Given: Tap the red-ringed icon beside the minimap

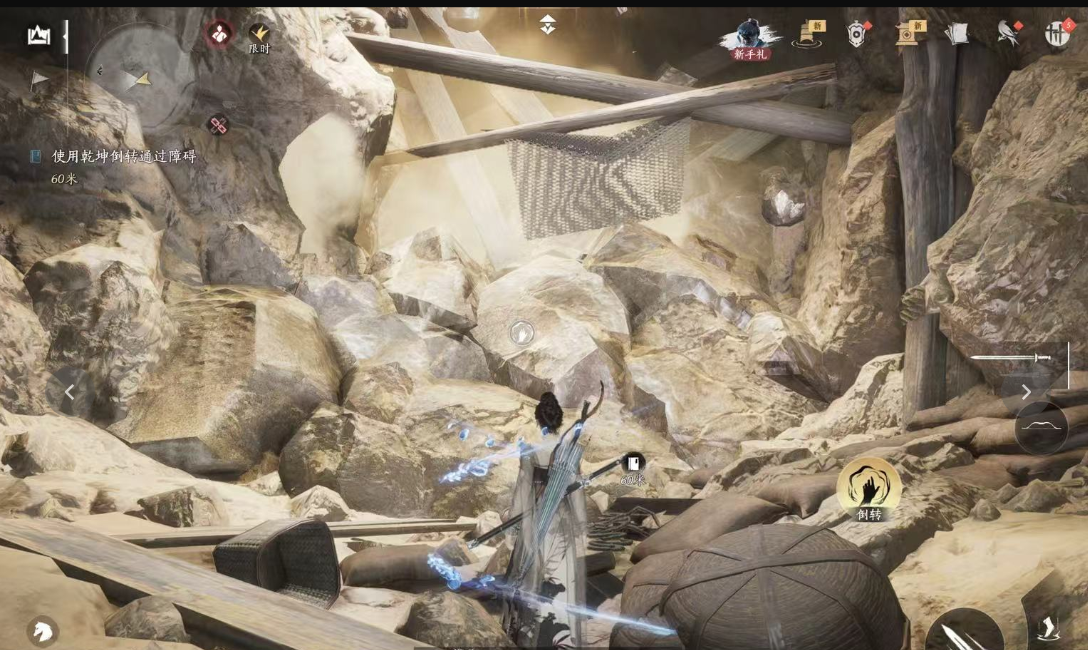Looking at the screenshot, I should [x=219, y=34].
